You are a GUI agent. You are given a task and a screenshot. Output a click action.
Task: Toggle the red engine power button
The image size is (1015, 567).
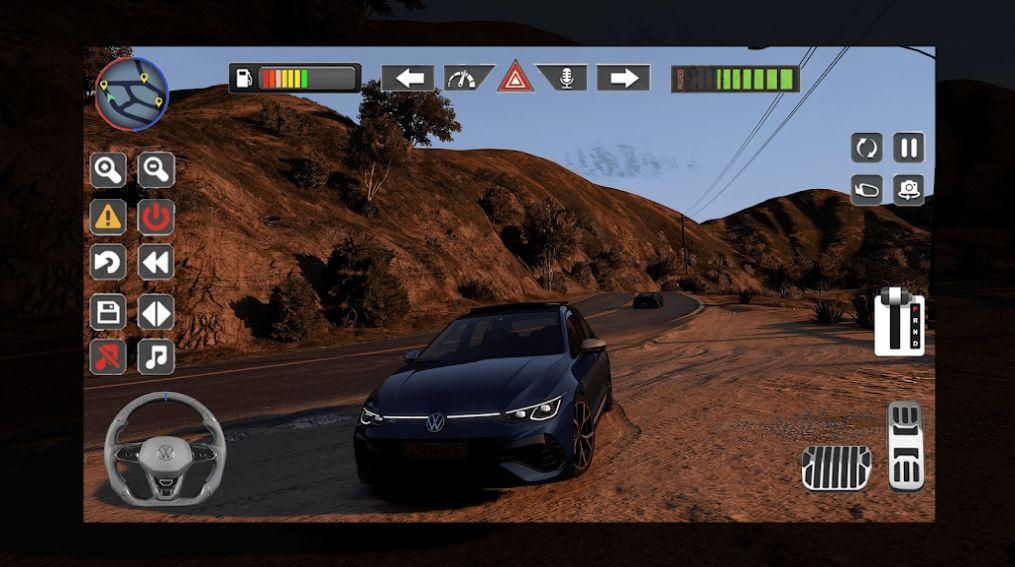coord(156,217)
